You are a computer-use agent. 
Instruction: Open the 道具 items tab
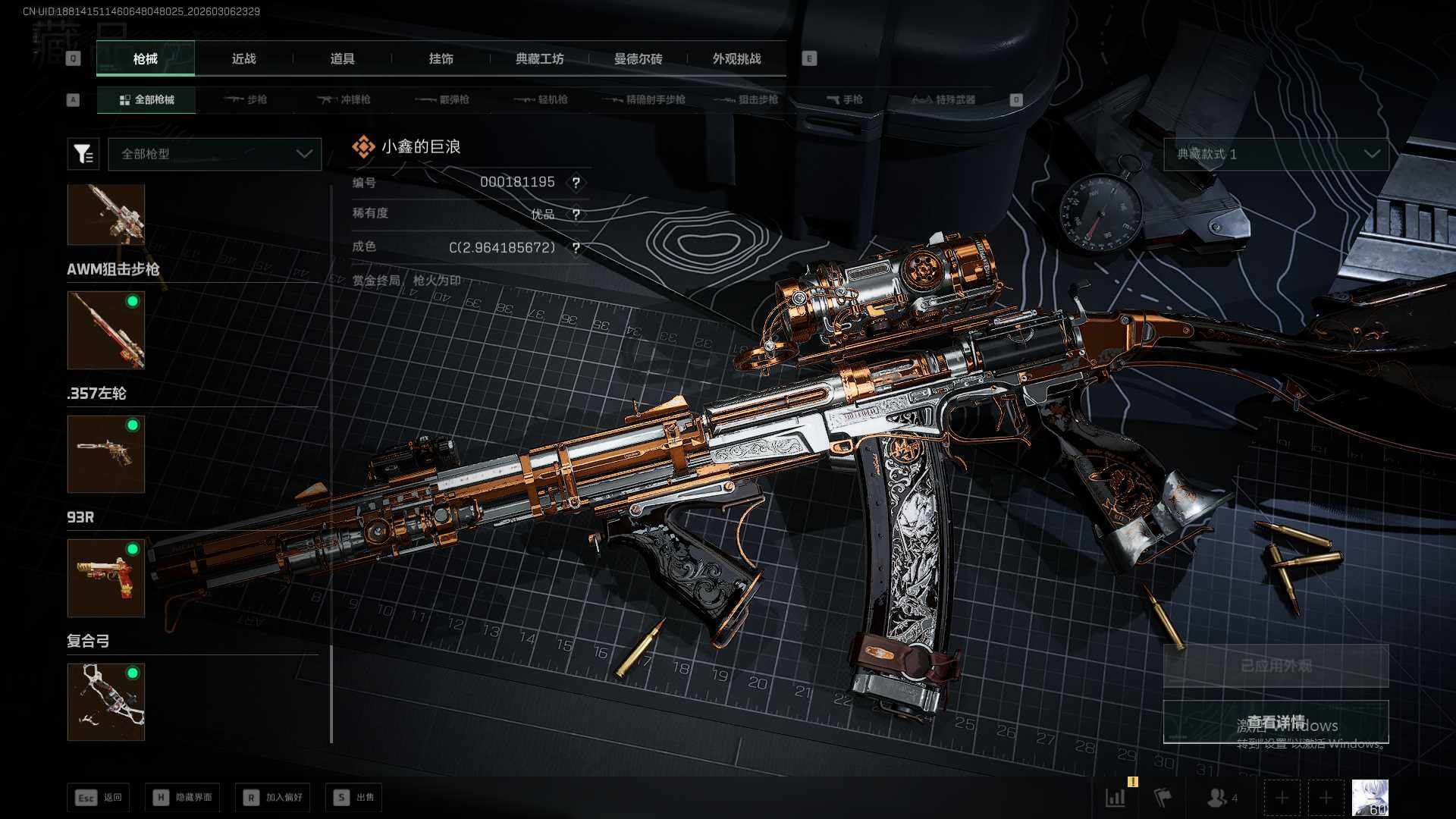coord(342,59)
